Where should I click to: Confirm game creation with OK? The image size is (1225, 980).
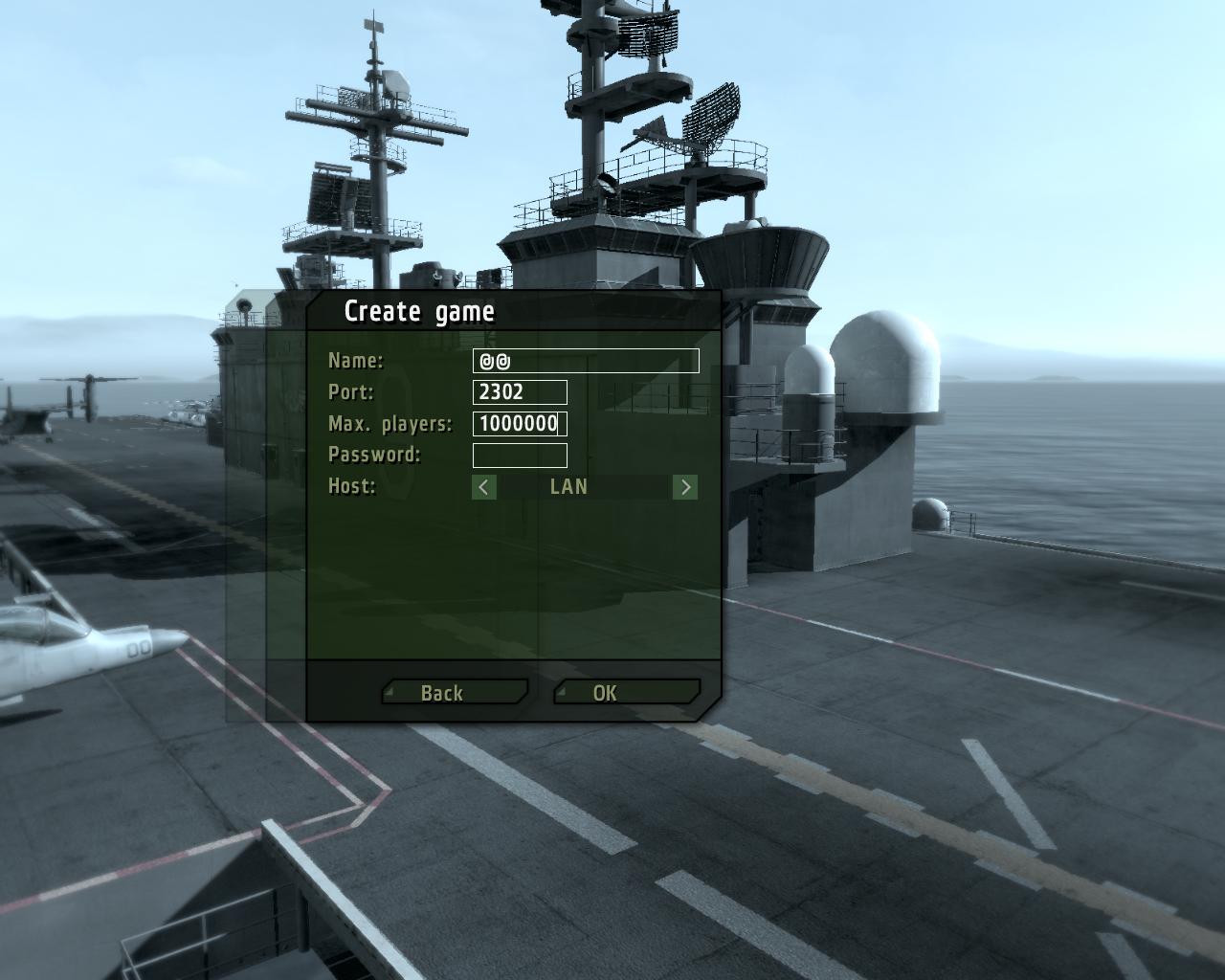(627, 692)
